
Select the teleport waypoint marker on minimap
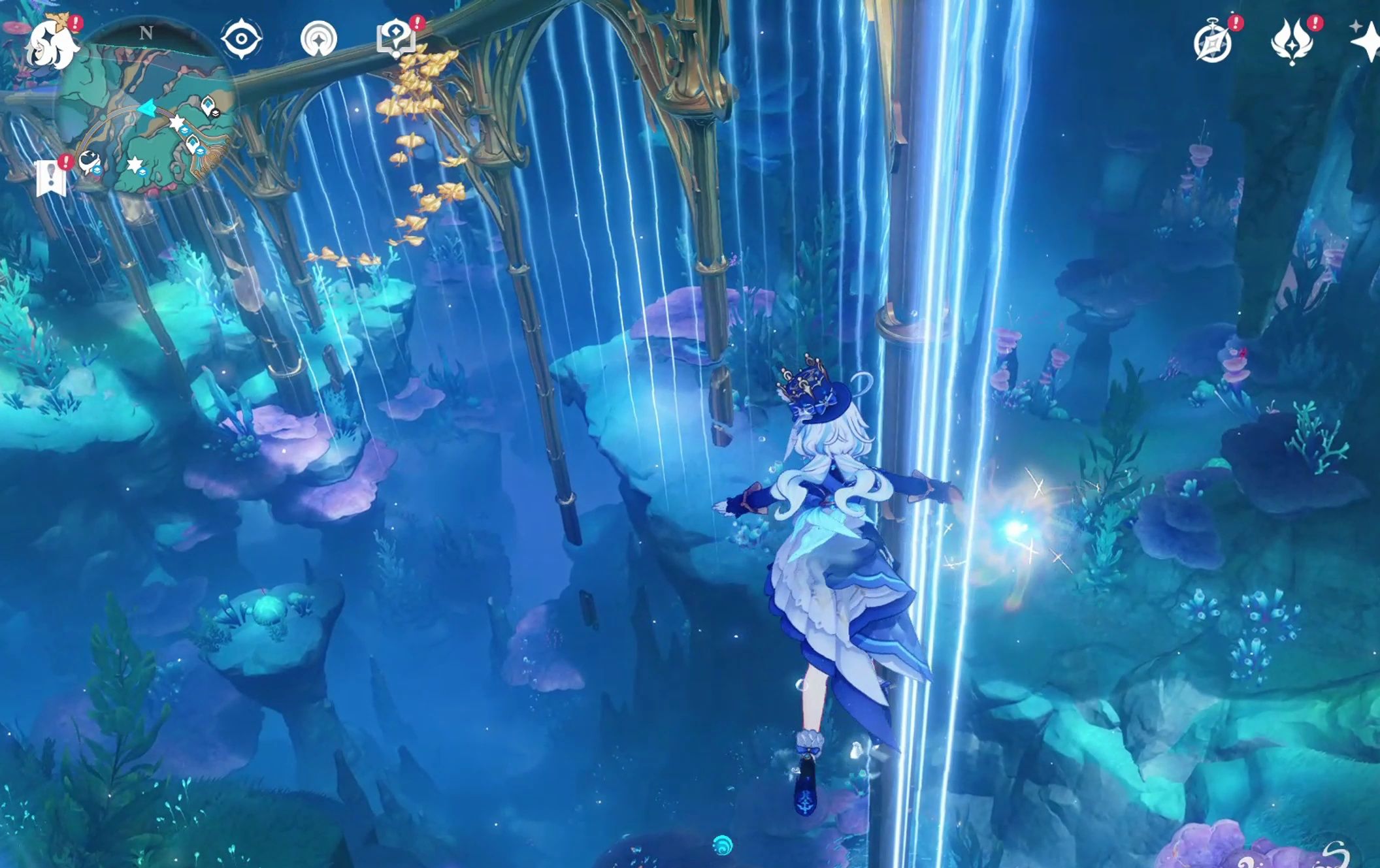208,104
